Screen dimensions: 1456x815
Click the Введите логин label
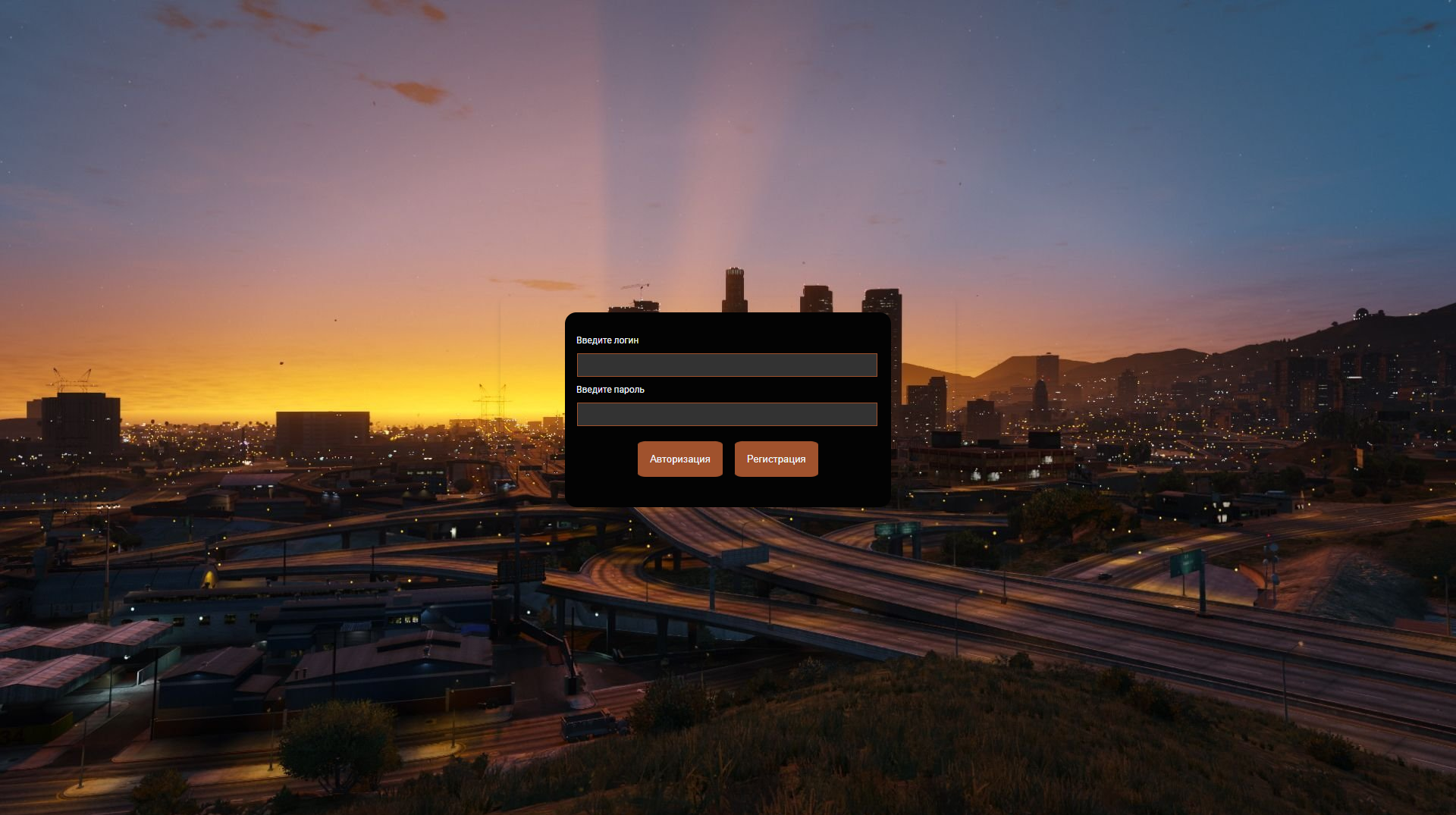[607, 340]
